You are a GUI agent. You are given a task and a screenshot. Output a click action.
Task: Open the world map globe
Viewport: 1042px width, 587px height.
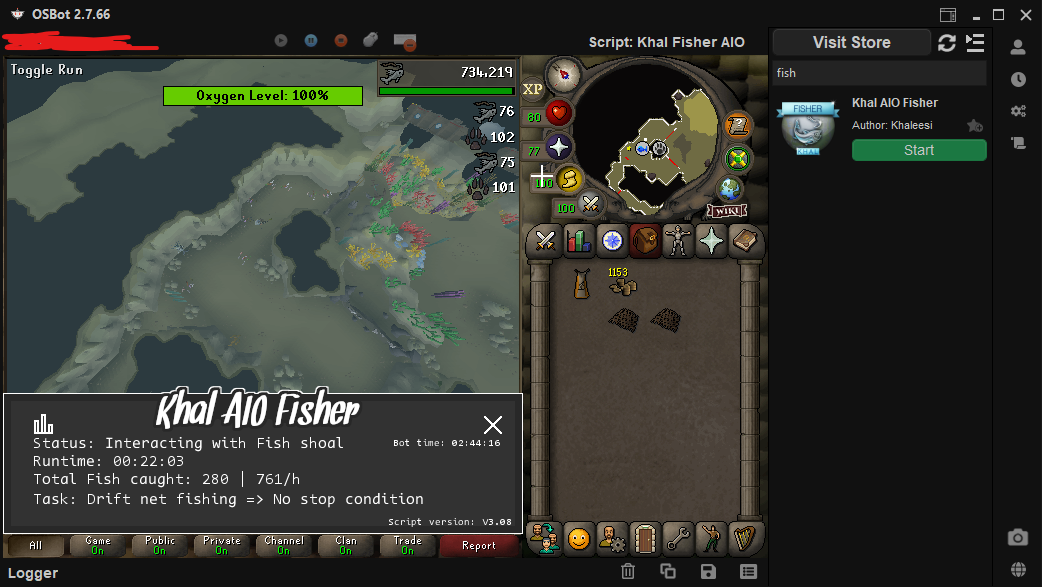point(731,189)
